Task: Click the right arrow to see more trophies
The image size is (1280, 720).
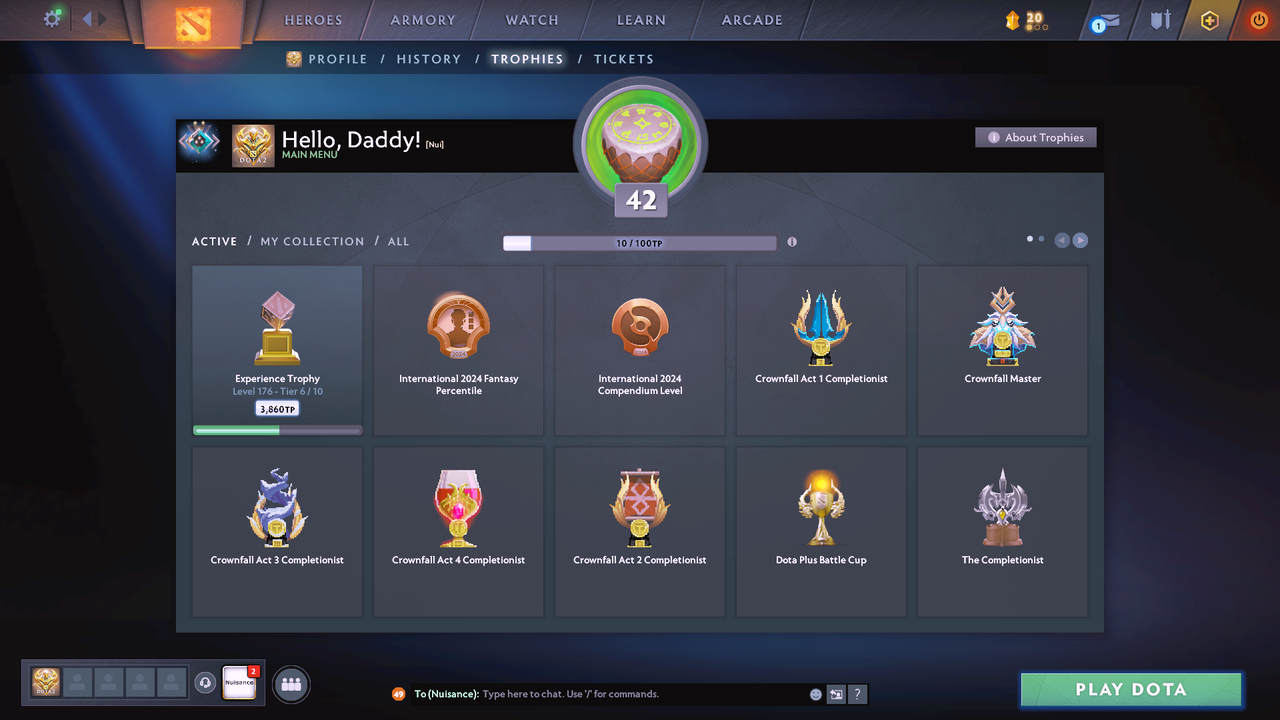Action: tap(1080, 239)
